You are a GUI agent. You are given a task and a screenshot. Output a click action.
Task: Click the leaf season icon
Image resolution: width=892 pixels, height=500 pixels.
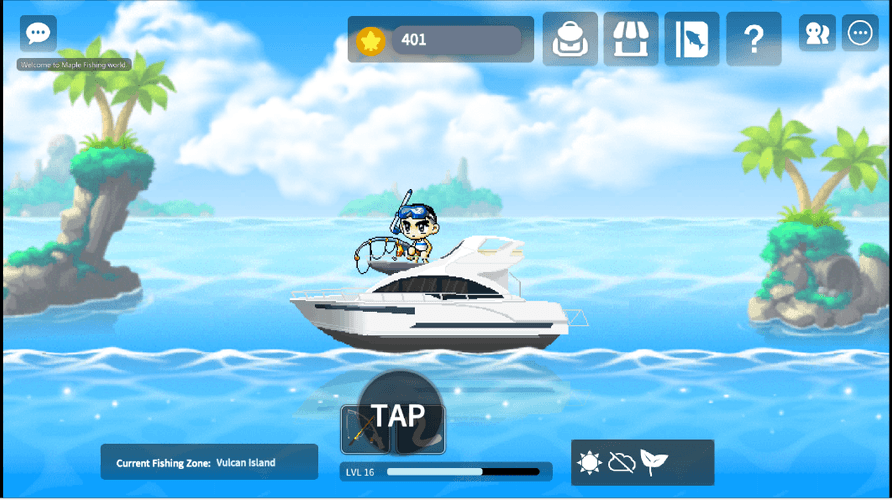[654, 463]
